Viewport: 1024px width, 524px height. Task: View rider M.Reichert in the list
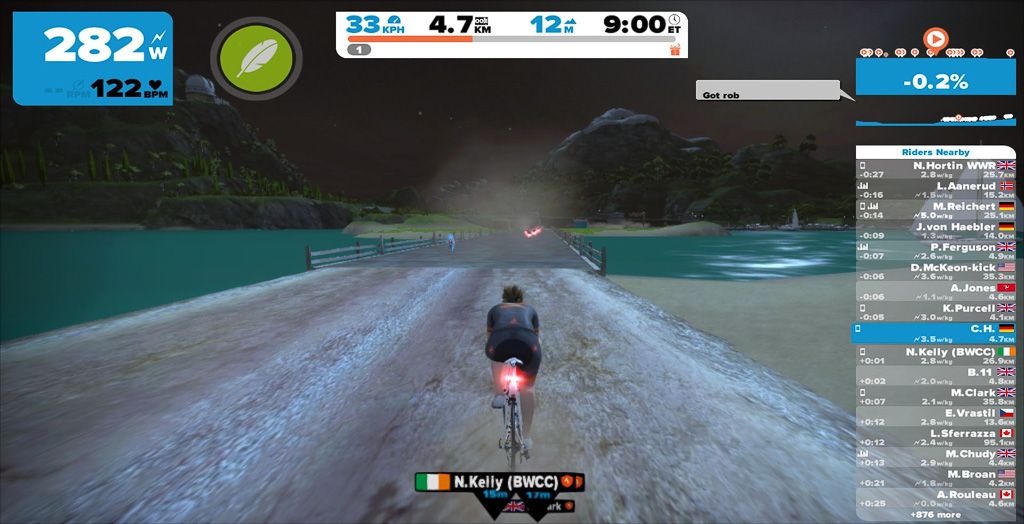935,210
